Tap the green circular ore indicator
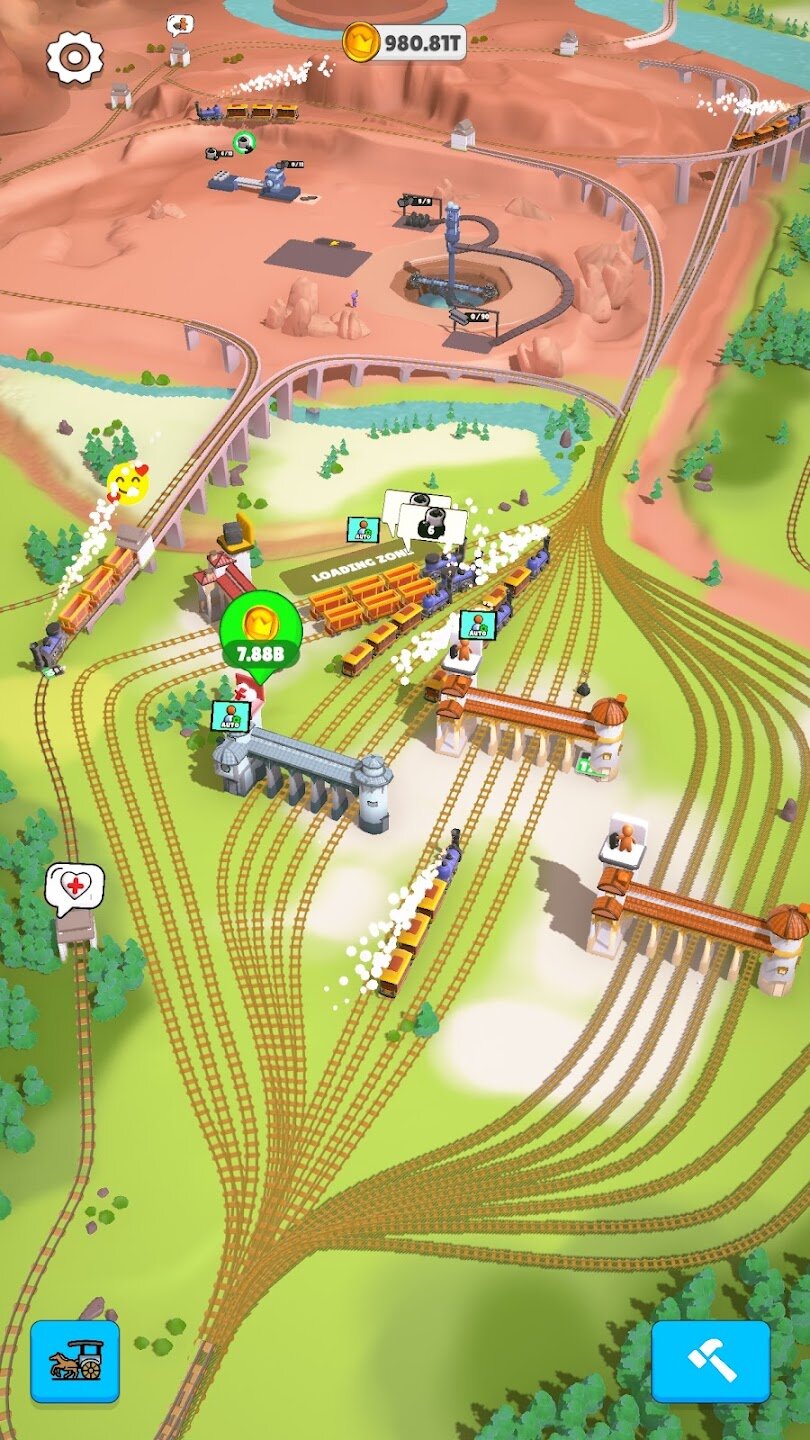The width and height of the screenshot is (810, 1440). coord(243,143)
